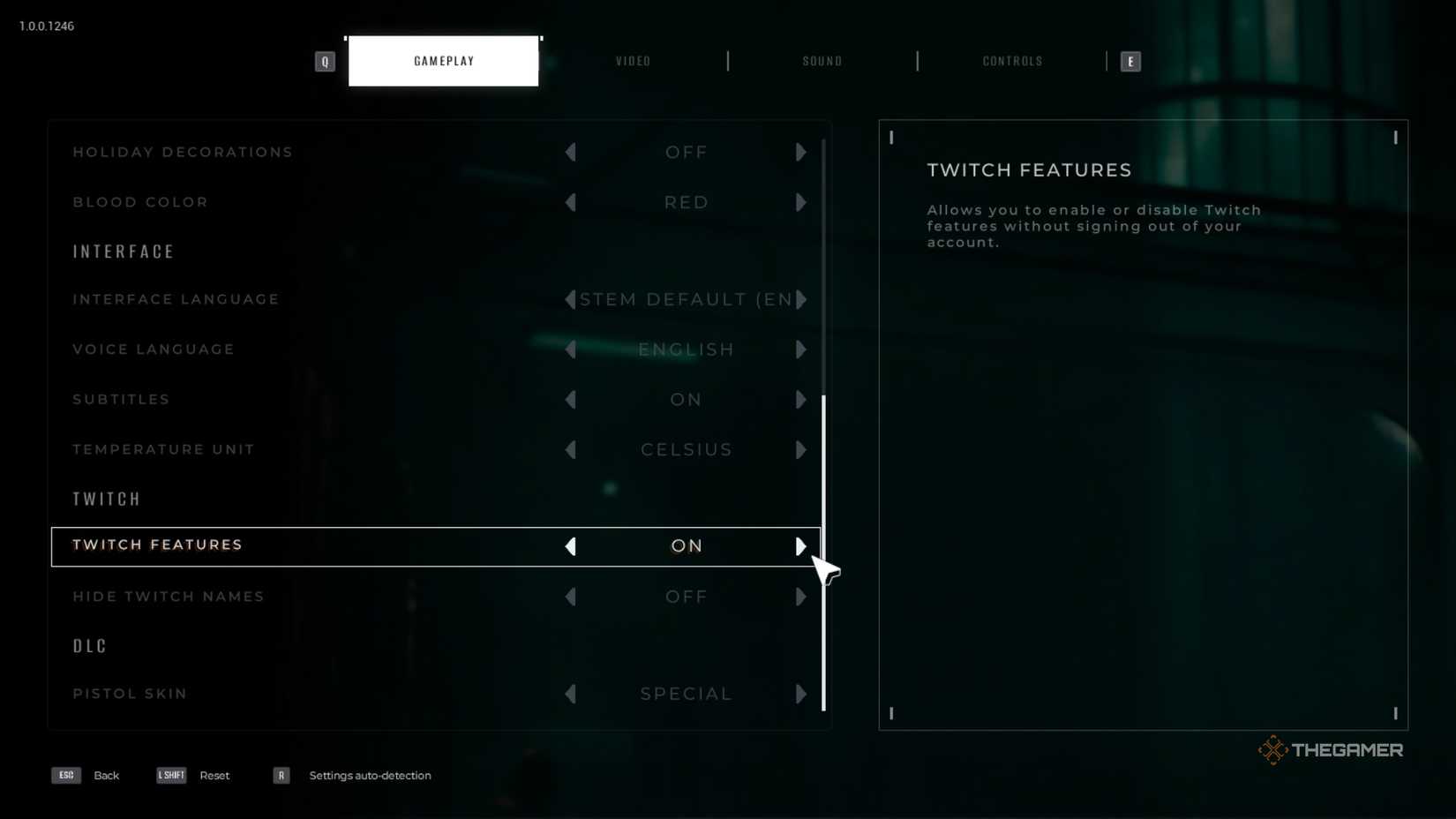Cycle Interface Language using the left arrow

tap(571, 299)
